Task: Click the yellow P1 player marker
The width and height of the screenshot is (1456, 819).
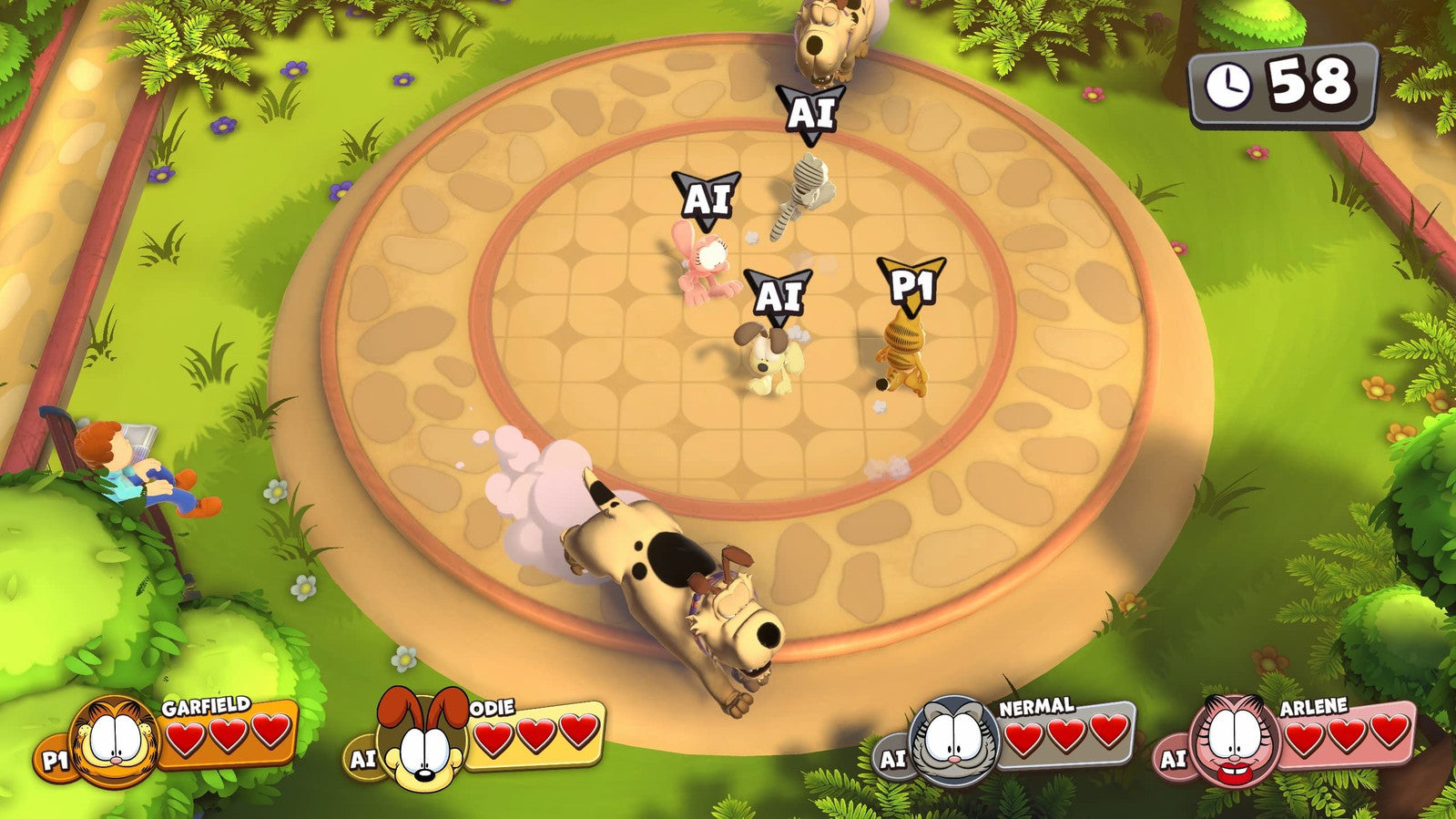Action: [911, 284]
